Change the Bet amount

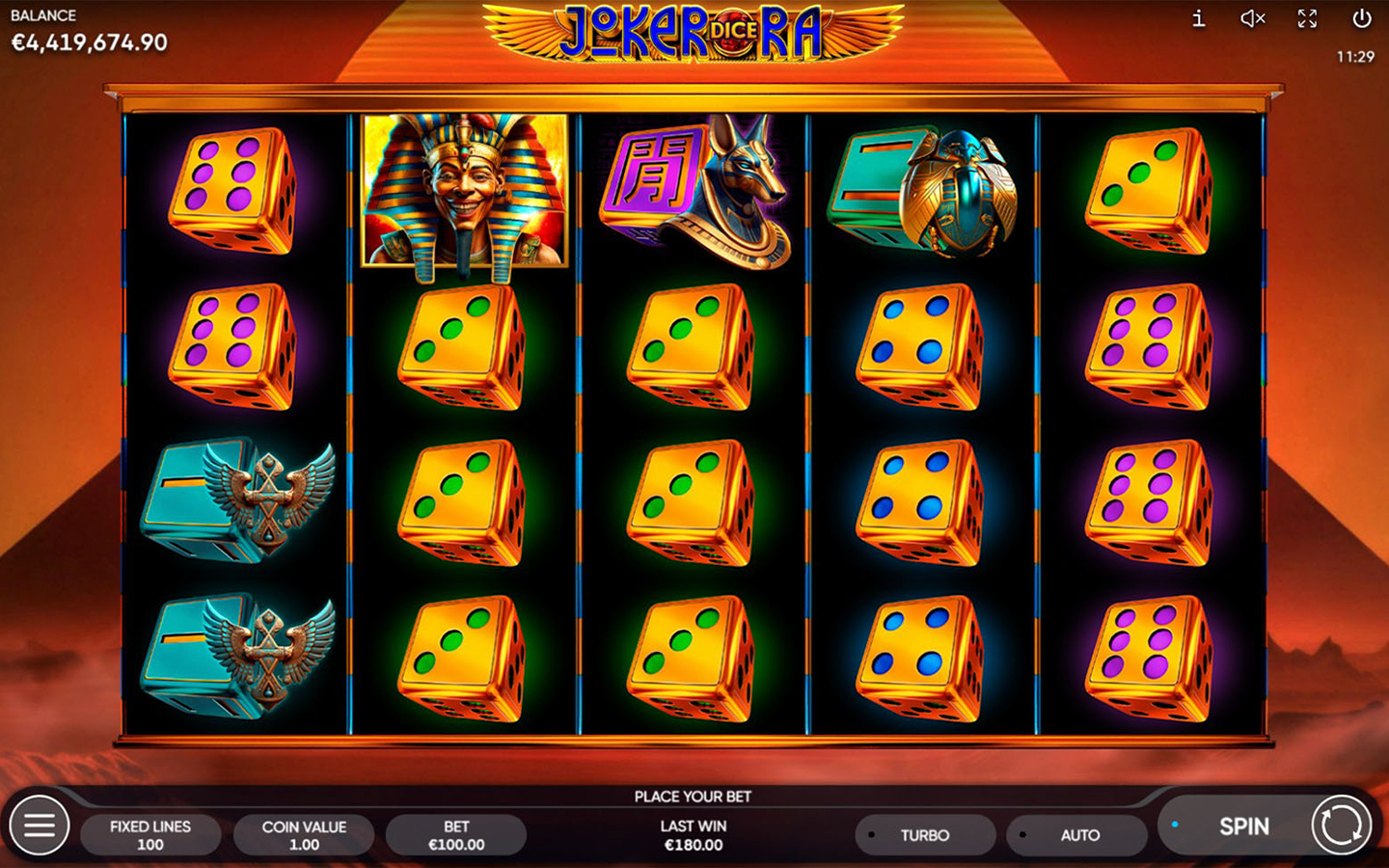click(x=456, y=835)
